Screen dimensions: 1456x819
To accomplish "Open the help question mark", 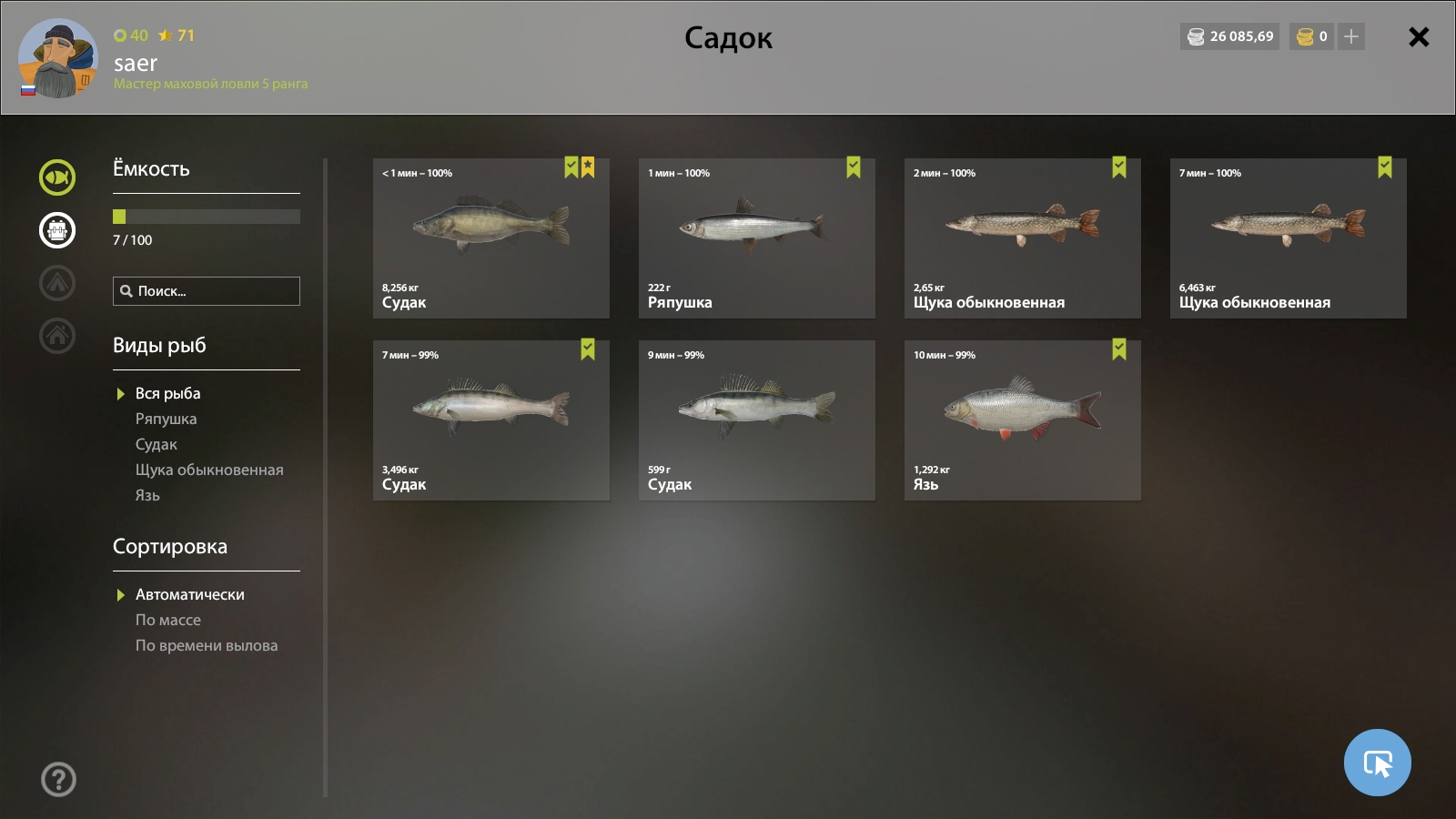I will click(x=58, y=779).
